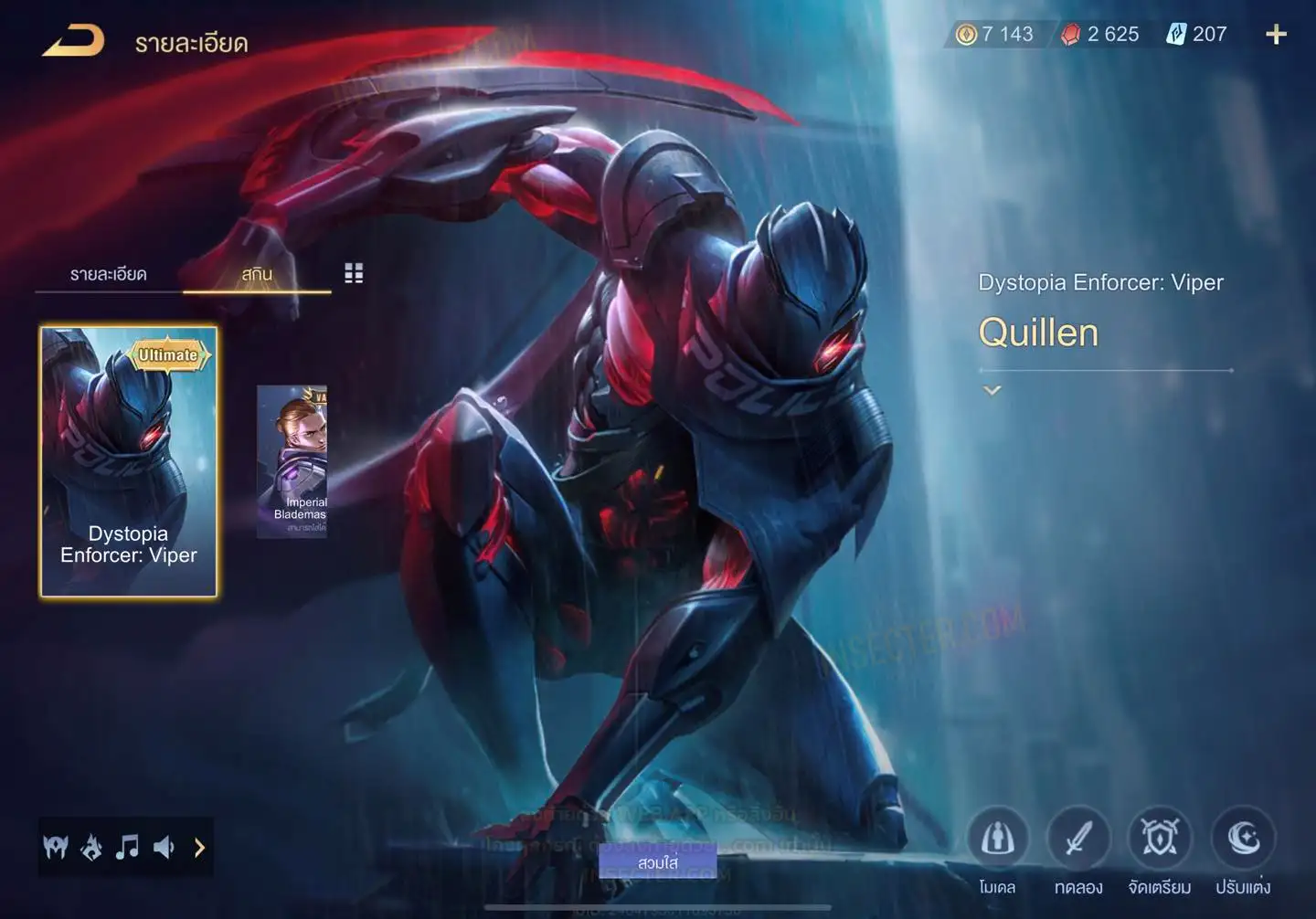This screenshot has height=919, width=1316.
Task: Go back using the return arrow
Action: [x=73, y=41]
